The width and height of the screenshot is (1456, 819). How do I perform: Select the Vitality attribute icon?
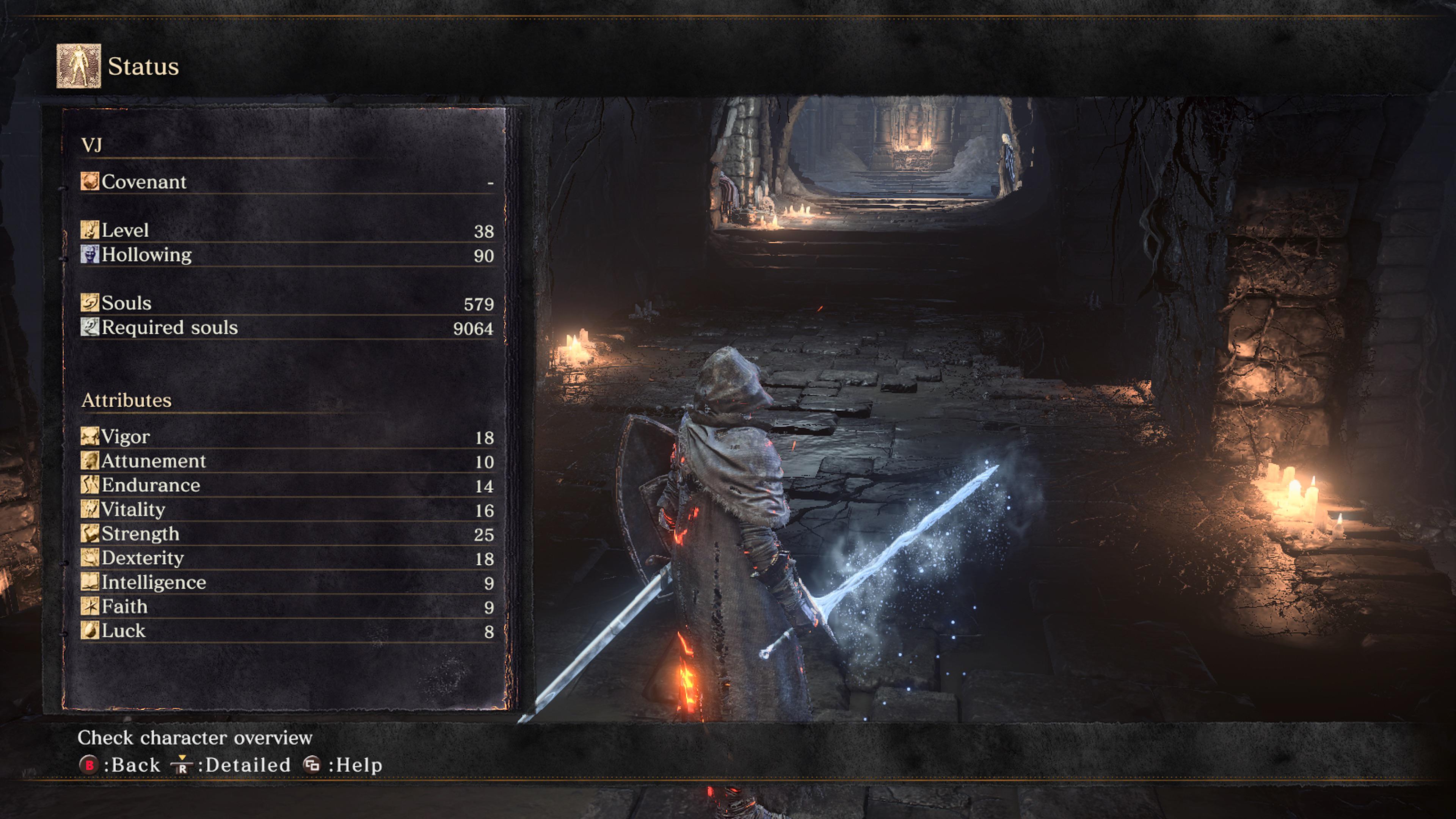[x=89, y=509]
